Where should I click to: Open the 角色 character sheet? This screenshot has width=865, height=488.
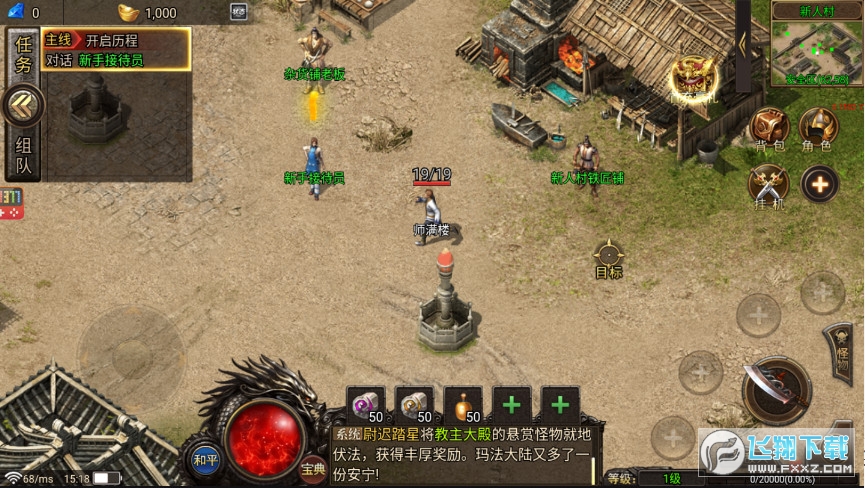click(x=818, y=128)
